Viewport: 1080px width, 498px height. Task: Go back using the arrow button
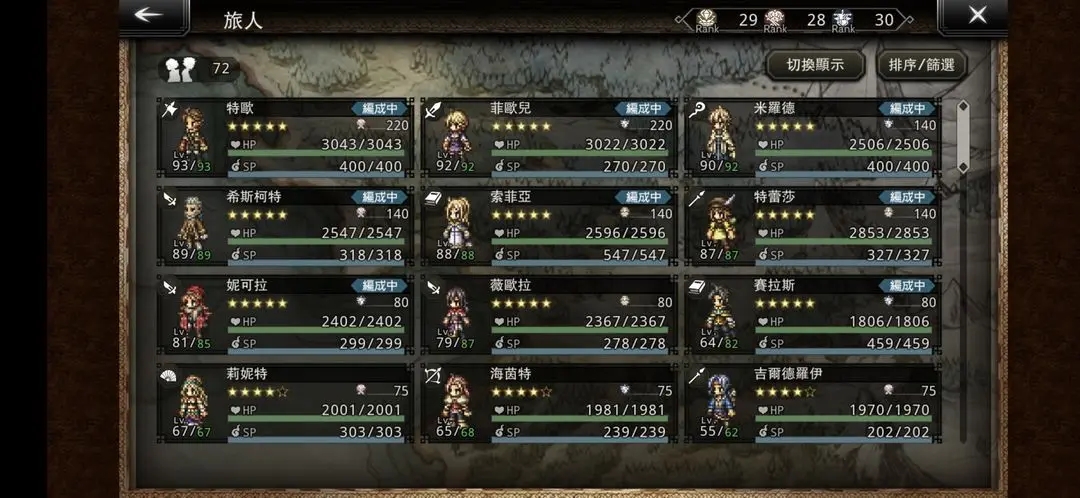click(x=150, y=15)
